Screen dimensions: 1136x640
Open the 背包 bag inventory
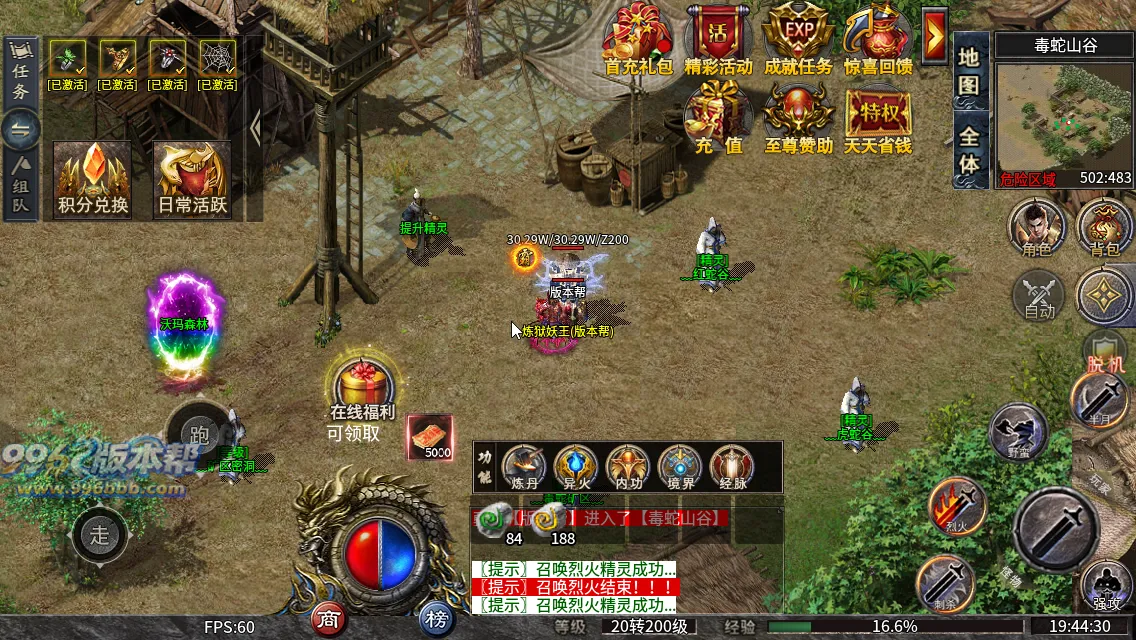click(1105, 225)
